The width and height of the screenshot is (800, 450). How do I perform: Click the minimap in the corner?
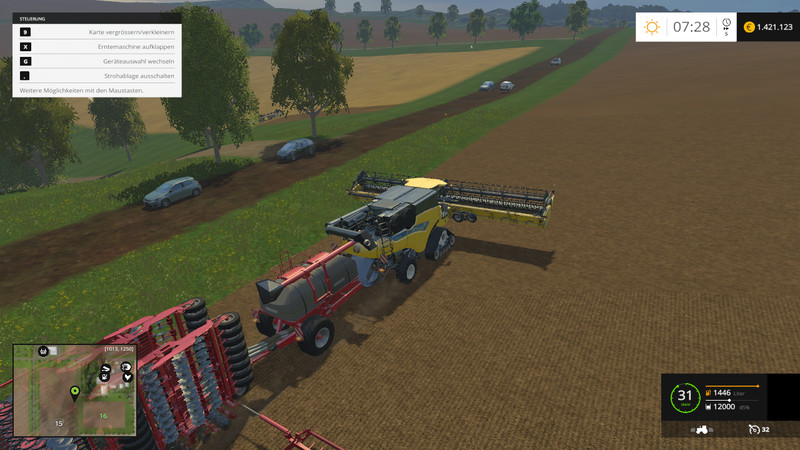(75, 390)
